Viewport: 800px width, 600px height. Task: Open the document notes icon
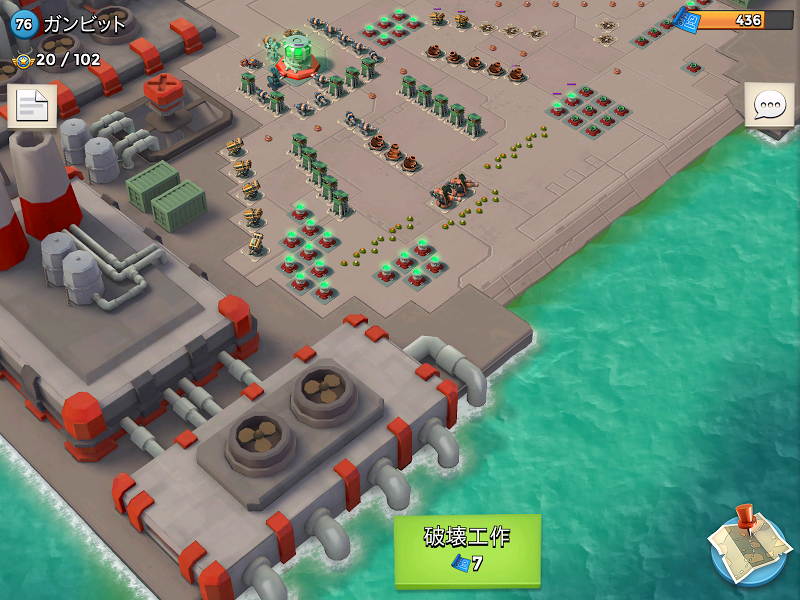click(x=31, y=107)
